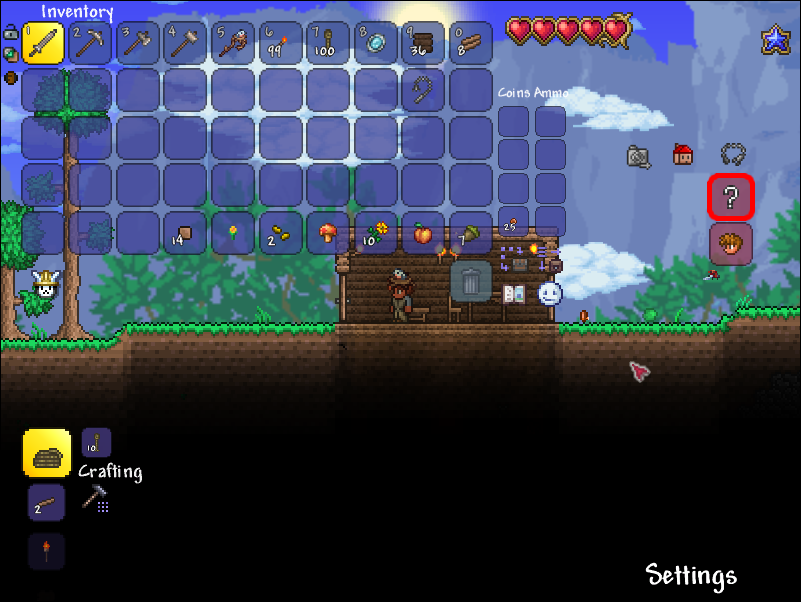Open the character head equipment button

tap(731, 244)
